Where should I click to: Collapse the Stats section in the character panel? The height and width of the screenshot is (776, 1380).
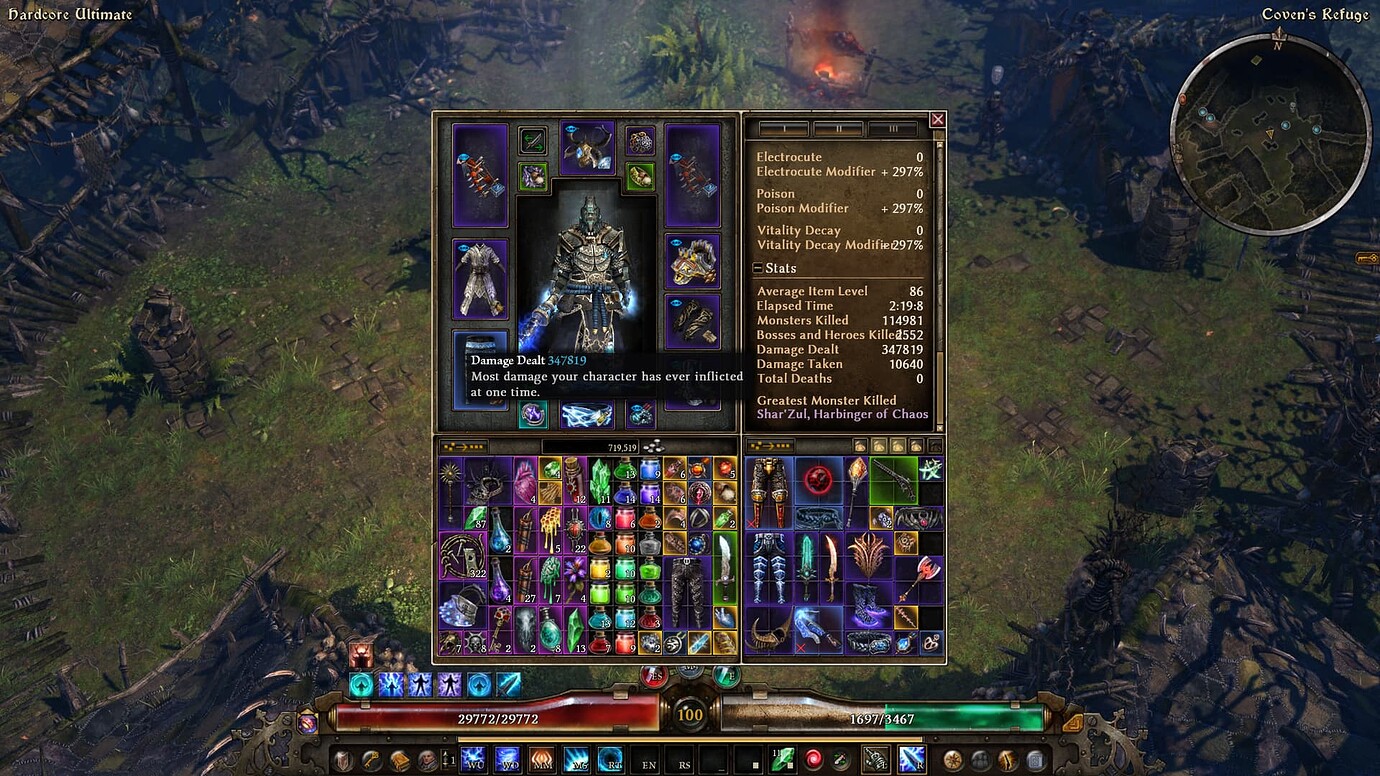[756, 268]
